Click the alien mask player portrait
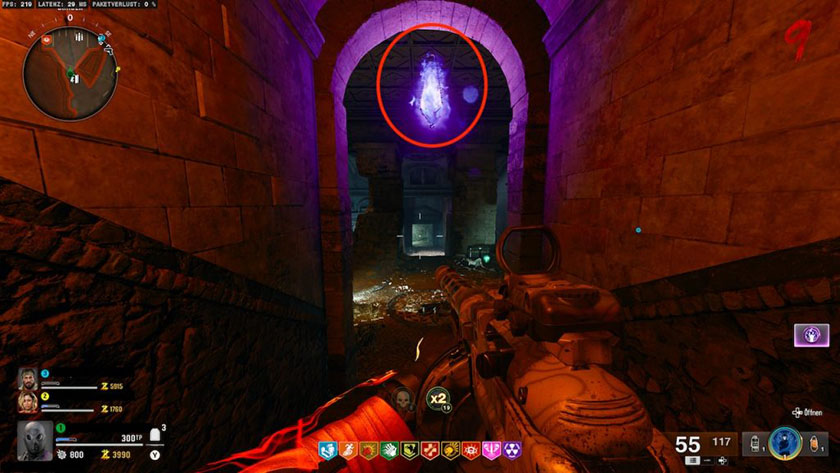The width and height of the screenshot is (840, 473). (33, 441)
